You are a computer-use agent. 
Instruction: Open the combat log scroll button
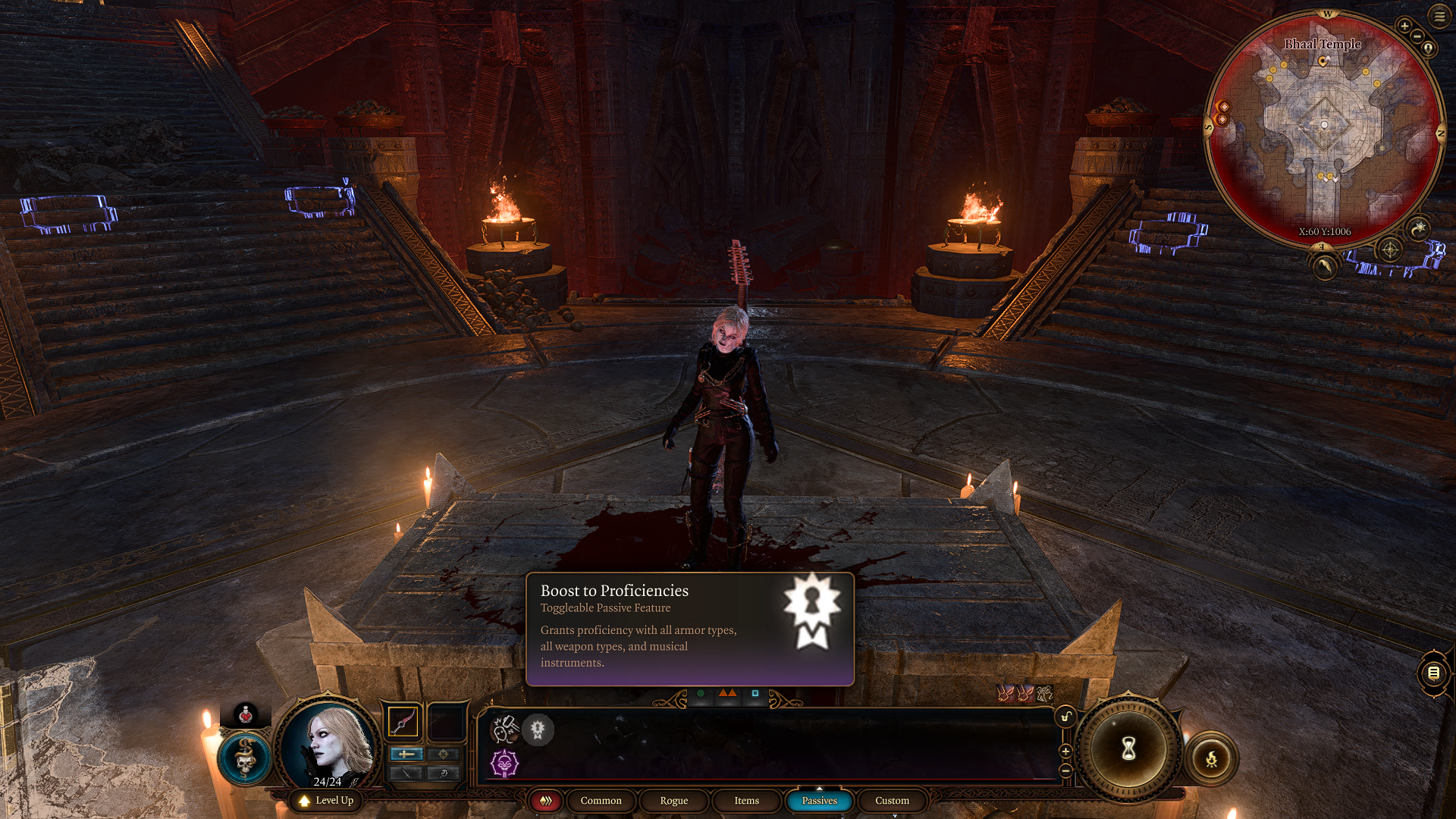tap(1433, 673)
